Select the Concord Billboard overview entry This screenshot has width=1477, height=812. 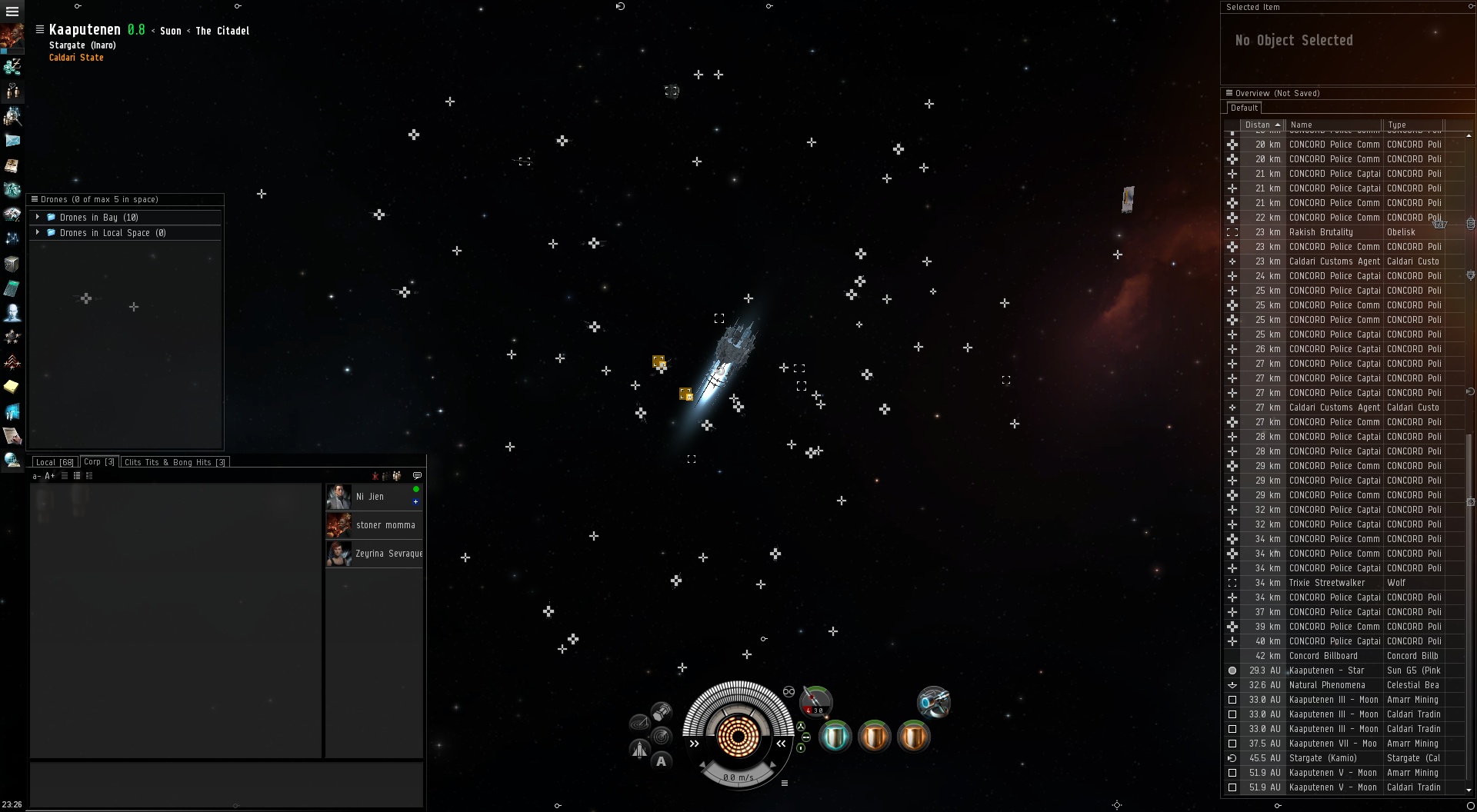1335,656
